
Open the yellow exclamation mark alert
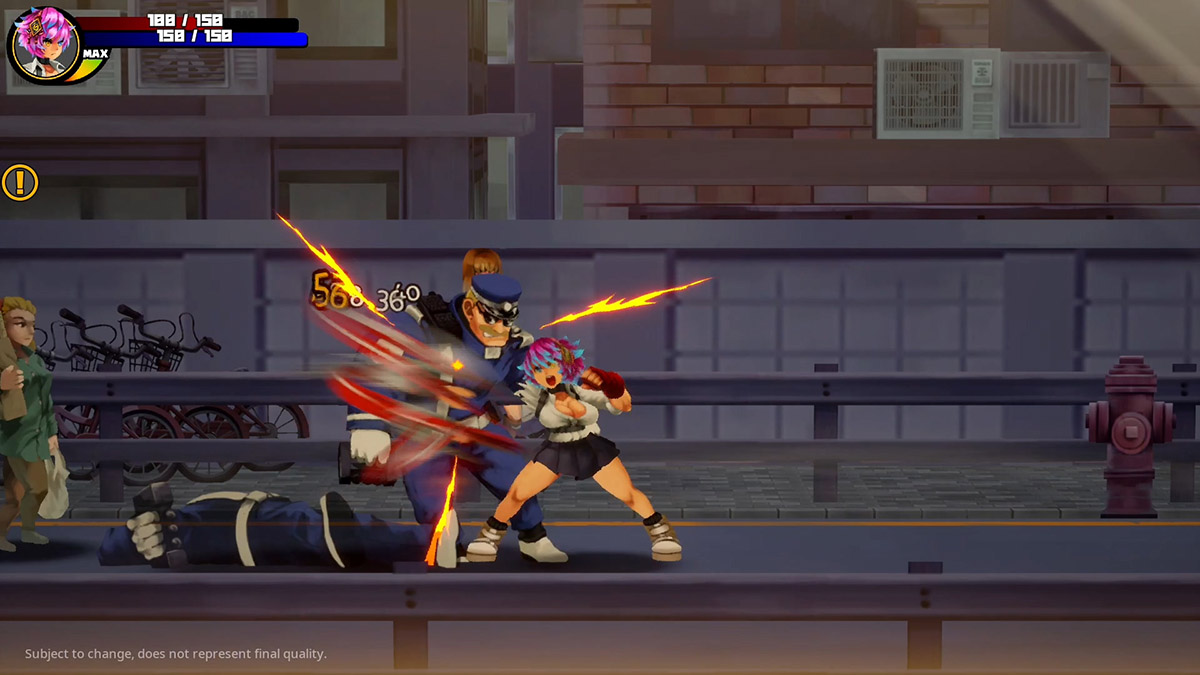click(x=19, y=182)
